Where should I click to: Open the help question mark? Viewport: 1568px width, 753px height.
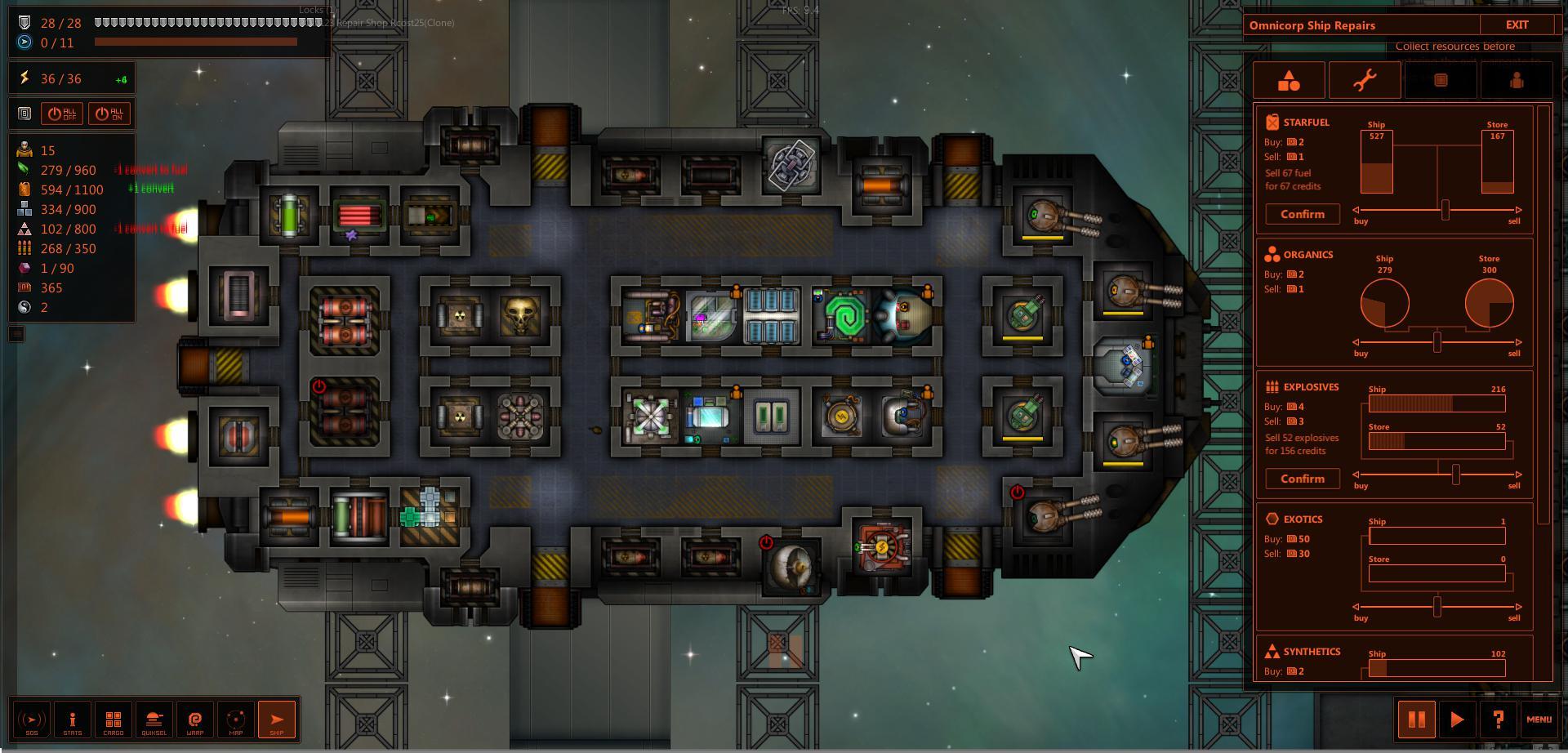pos(1498,720)
